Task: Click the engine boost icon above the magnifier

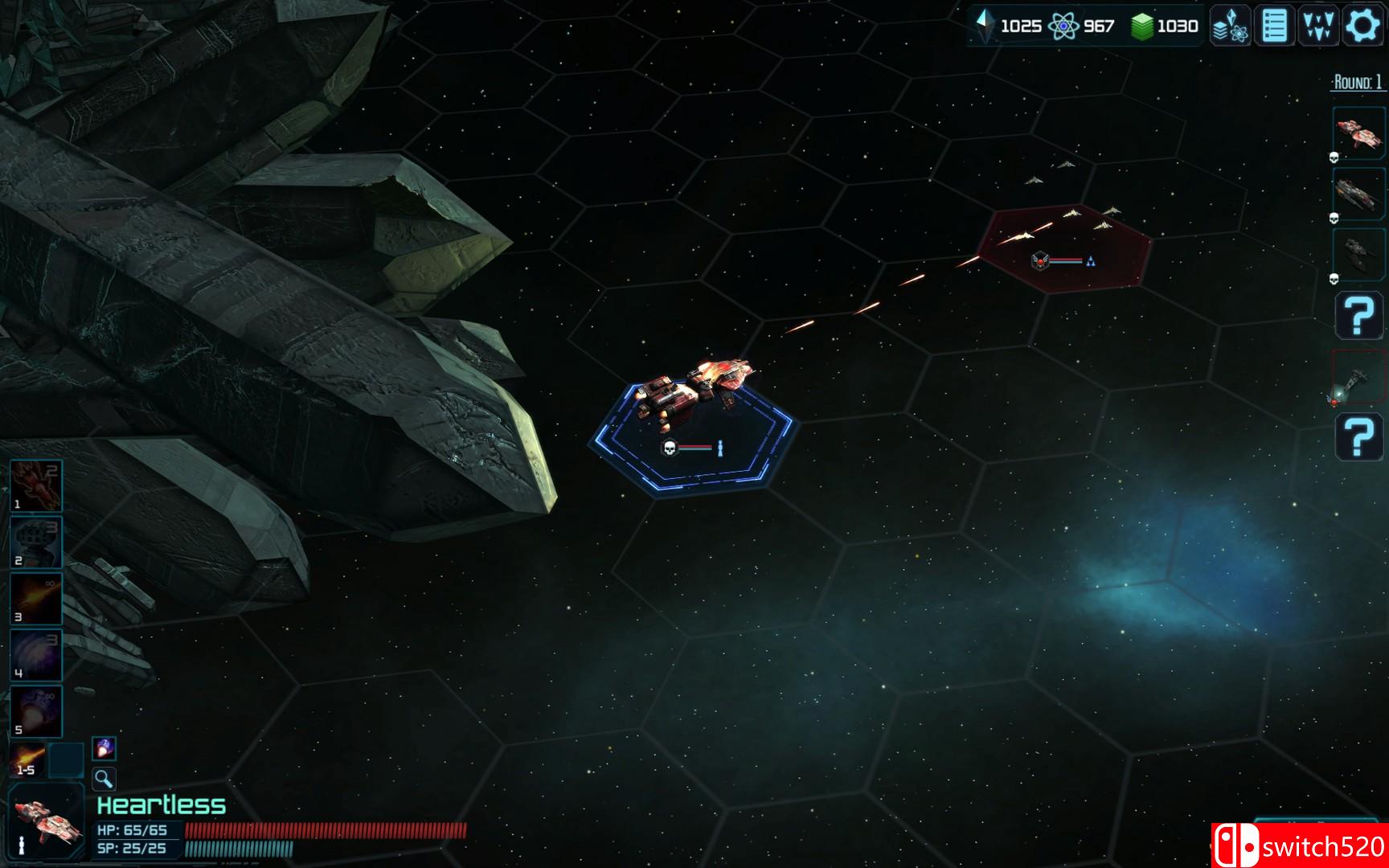Action: point(102,747)
